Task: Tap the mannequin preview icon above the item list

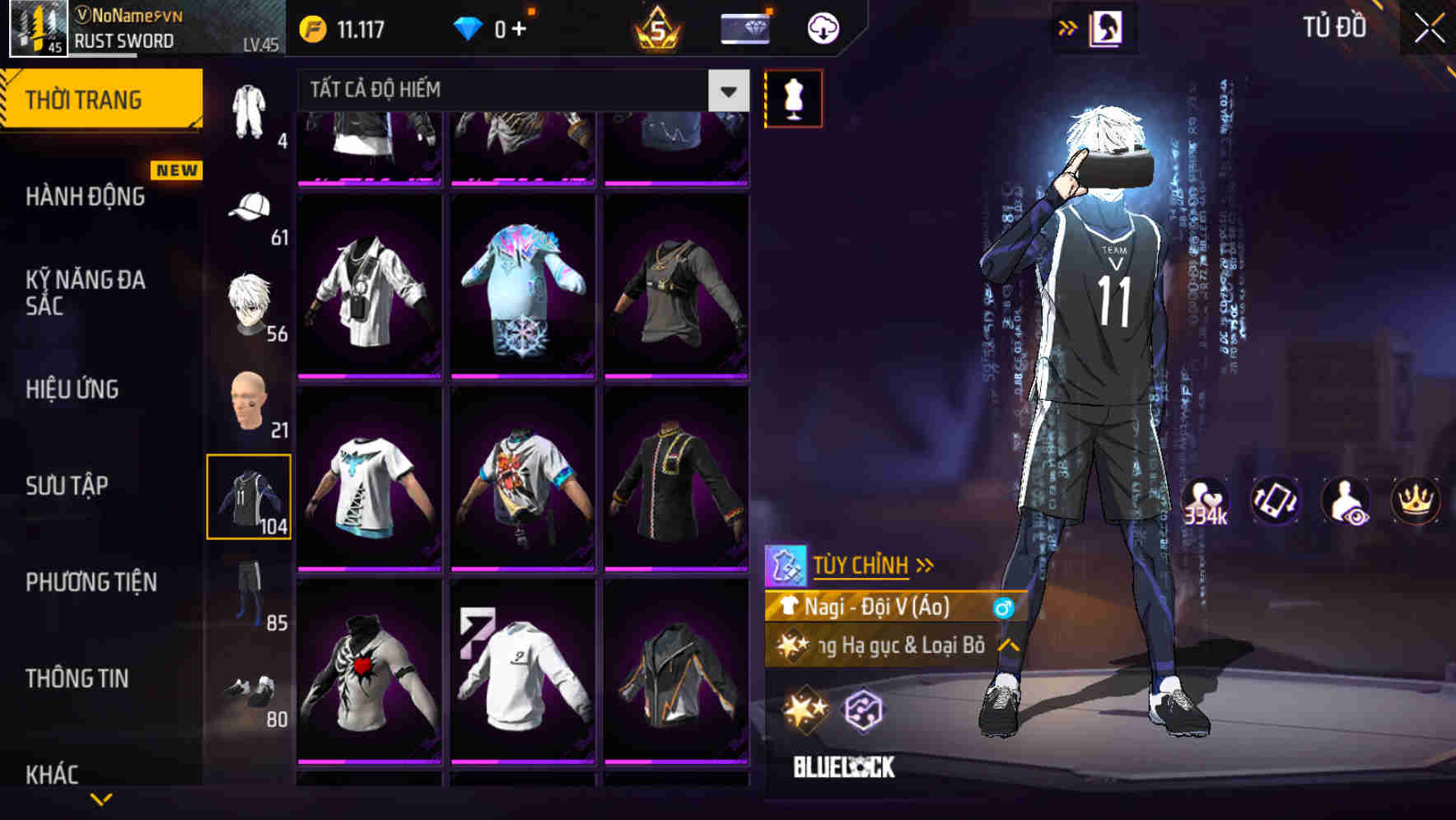Action: click(793, 97)
